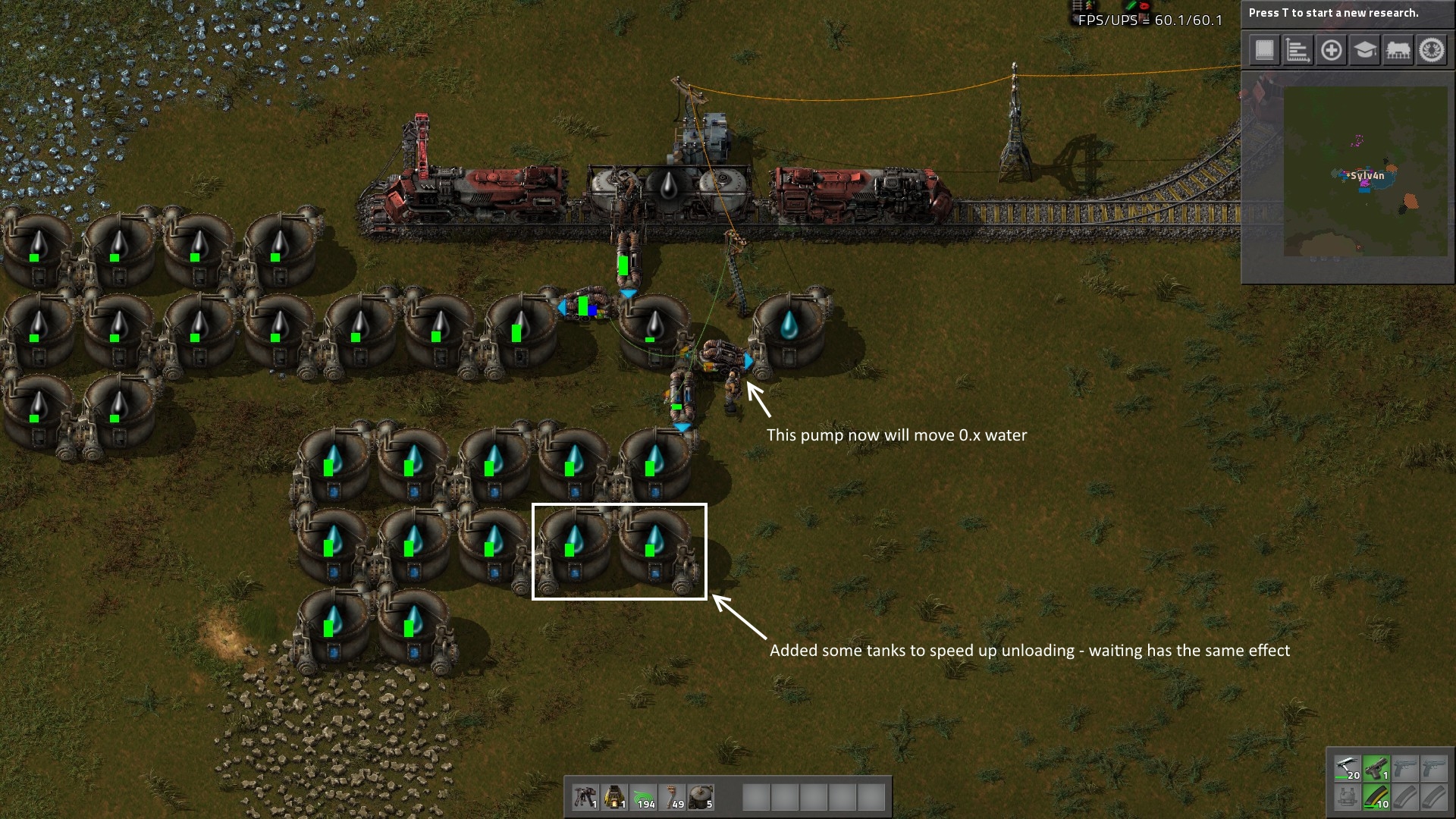Click the empty armor slot
The height and width of the screenshot is (819, 1456).
(x=1348, y=797)
